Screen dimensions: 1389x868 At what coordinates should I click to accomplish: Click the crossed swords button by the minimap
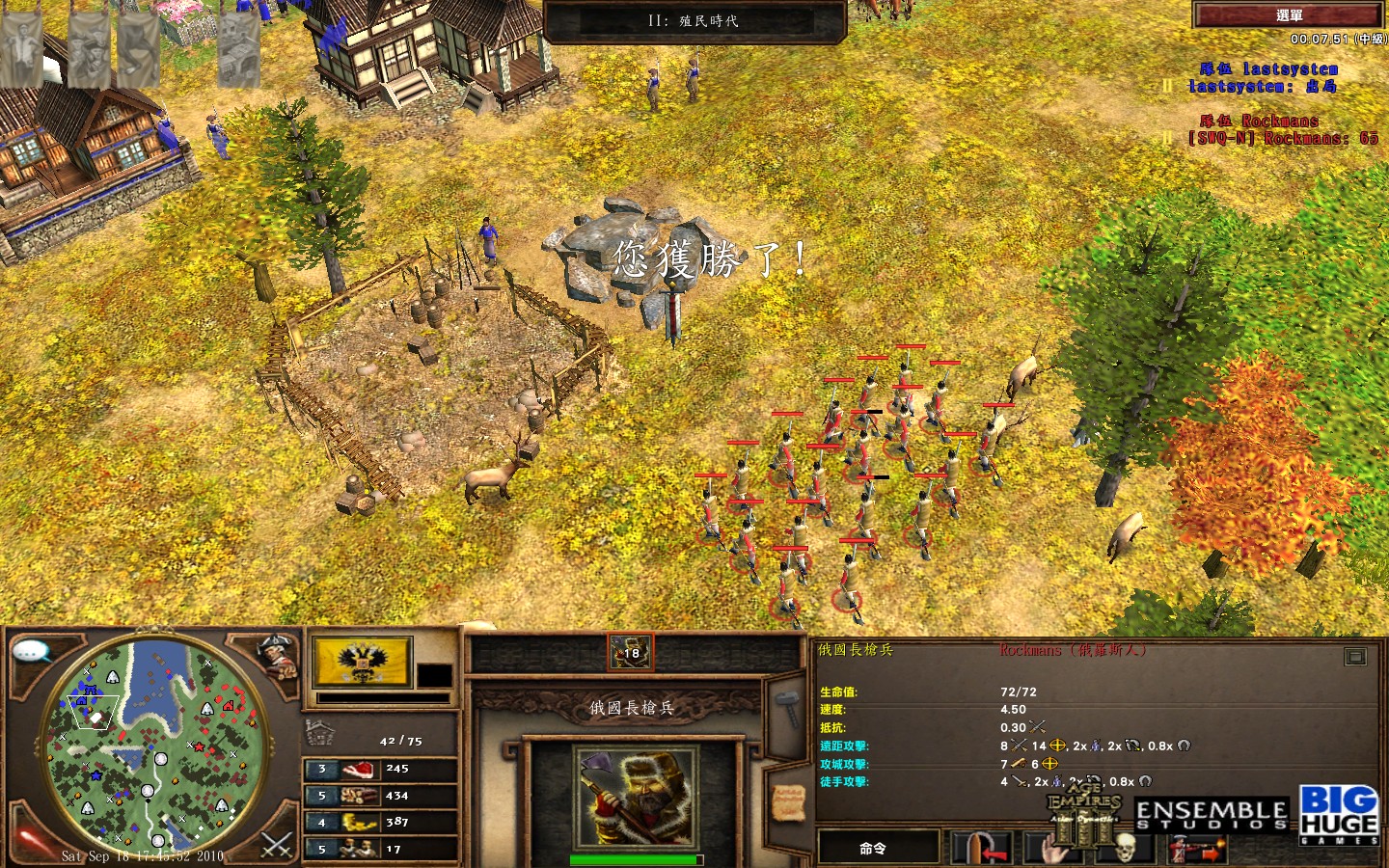click(277, 846)
